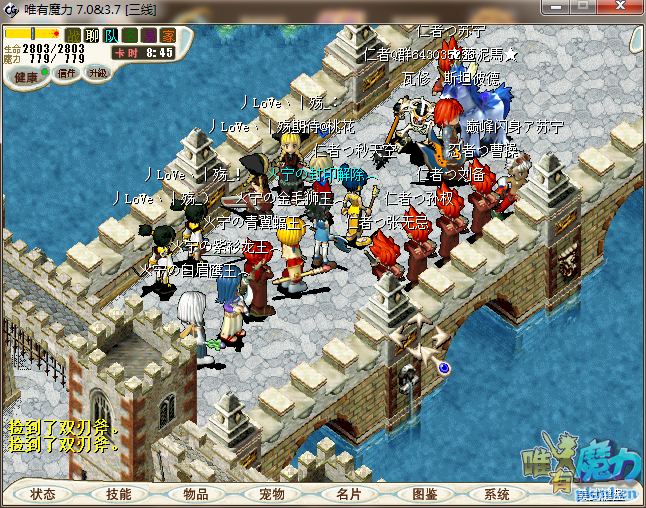Click the 升級 level up button

click(97, 73)
